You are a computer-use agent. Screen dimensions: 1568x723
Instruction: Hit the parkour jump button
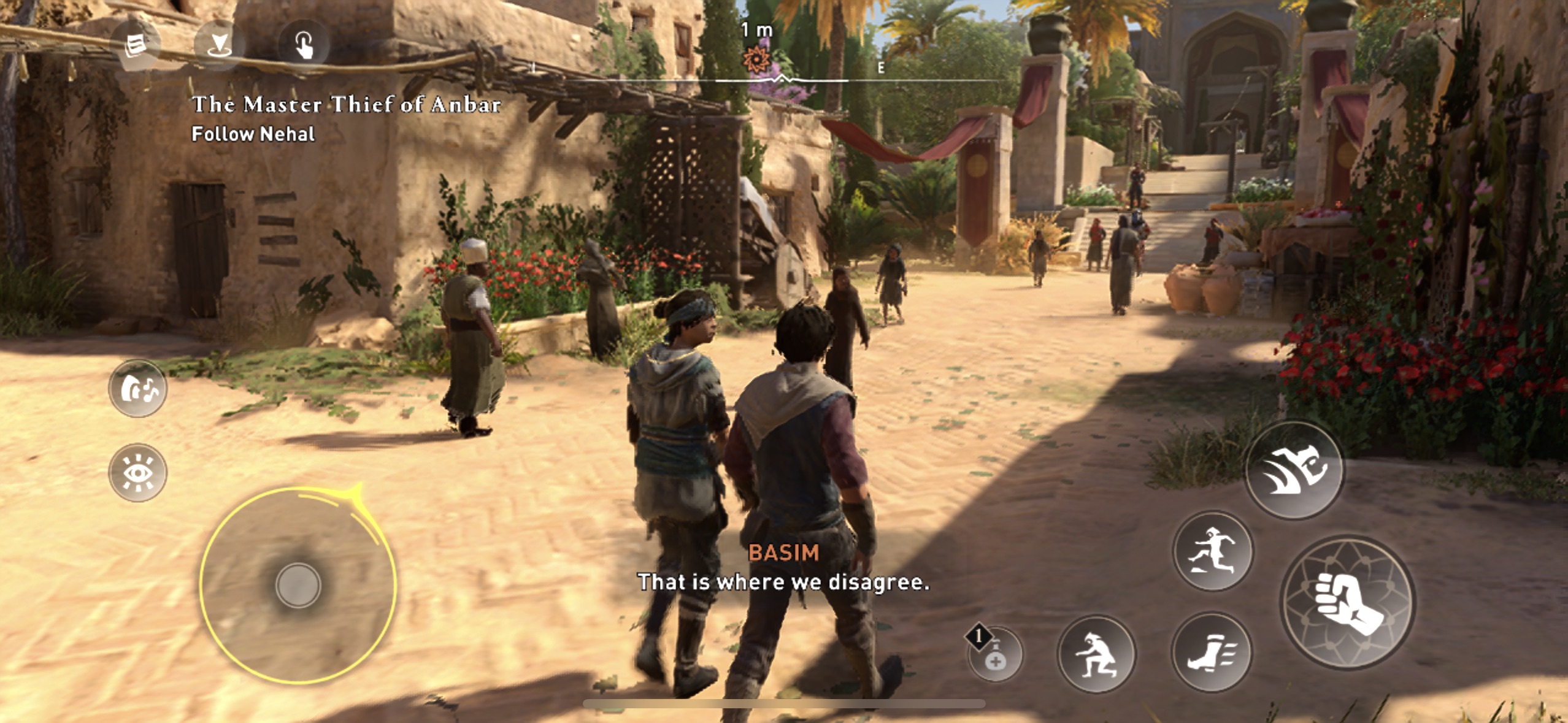point(1213,551)
